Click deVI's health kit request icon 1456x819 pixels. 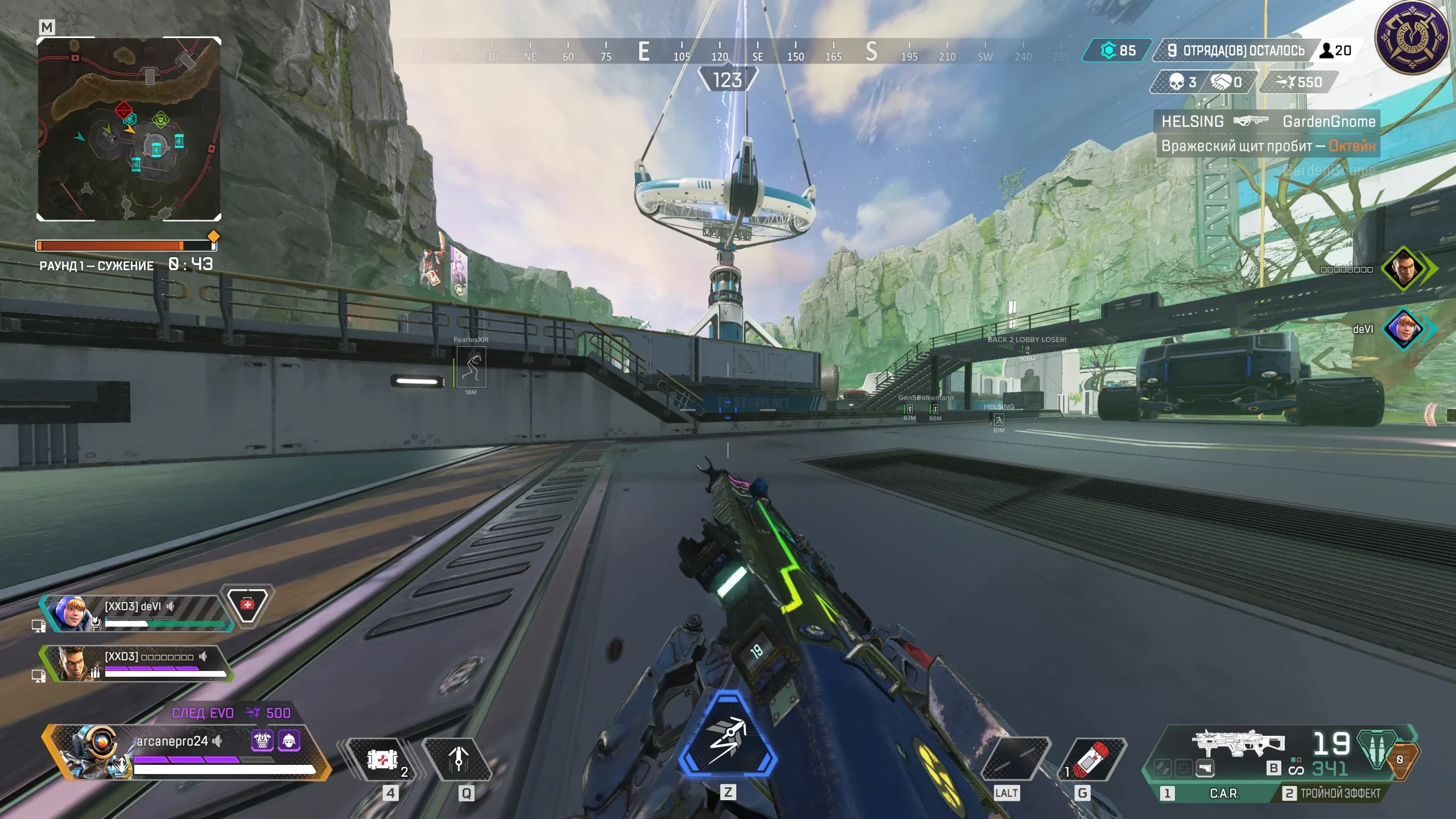coord(247,603)
